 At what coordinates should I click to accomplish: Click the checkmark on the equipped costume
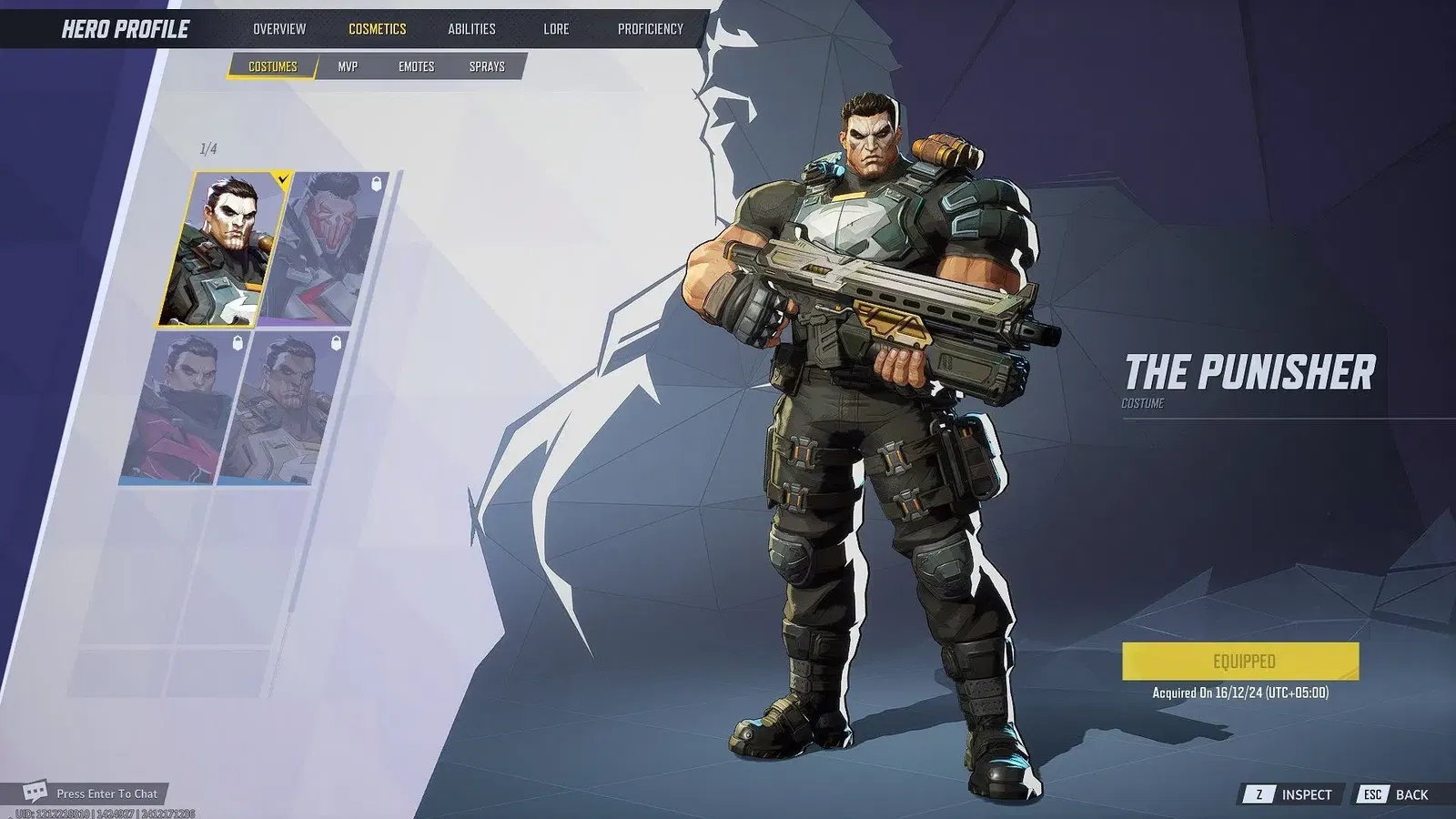coord(282,178)
